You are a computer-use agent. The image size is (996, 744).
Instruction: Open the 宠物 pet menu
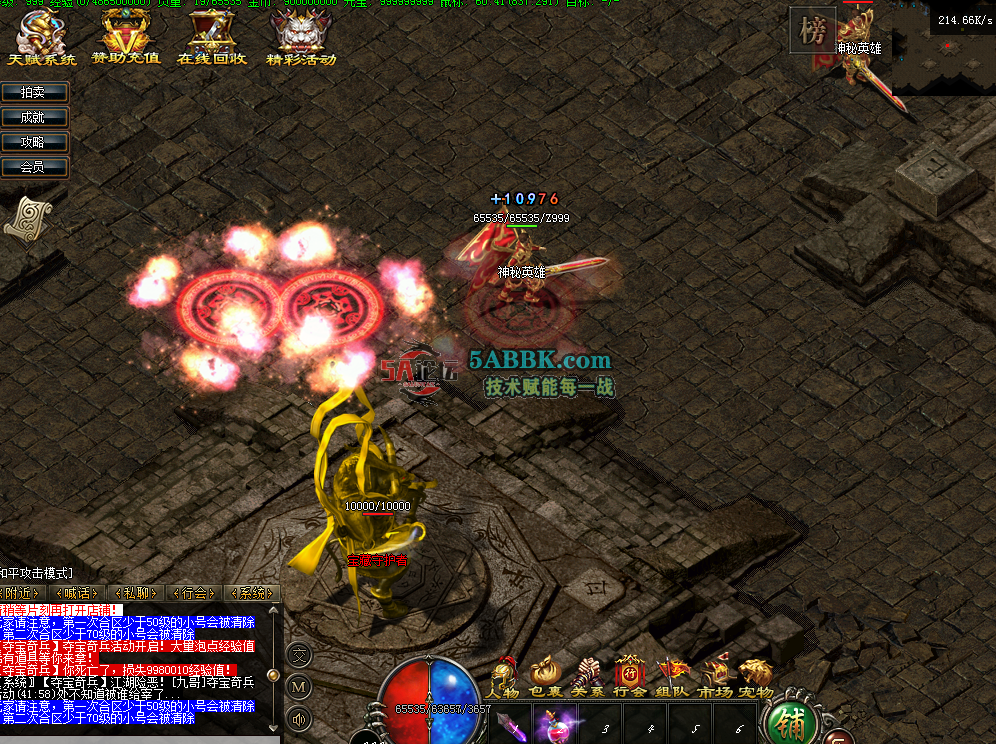(x=756, y=676)
